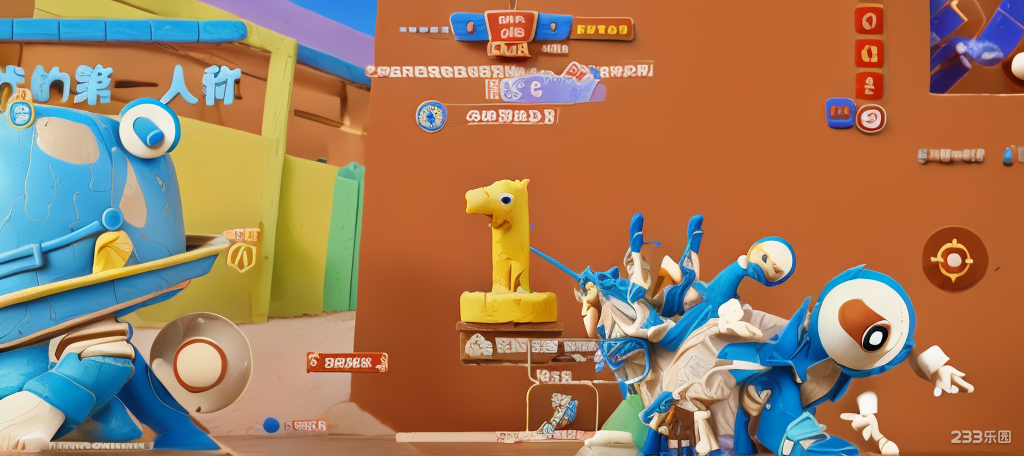Open the blue square icon beside the swirl
Screen dimensions: 1024x456
click(x=839, y=112)
